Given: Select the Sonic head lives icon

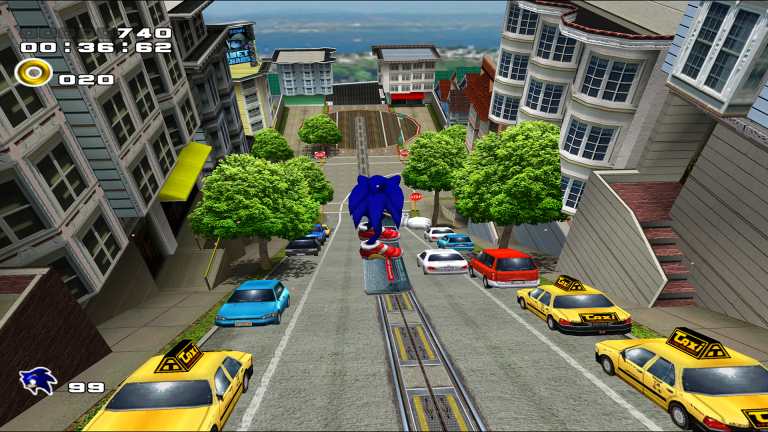Looking at the screenshot, I should coord(37,381).
